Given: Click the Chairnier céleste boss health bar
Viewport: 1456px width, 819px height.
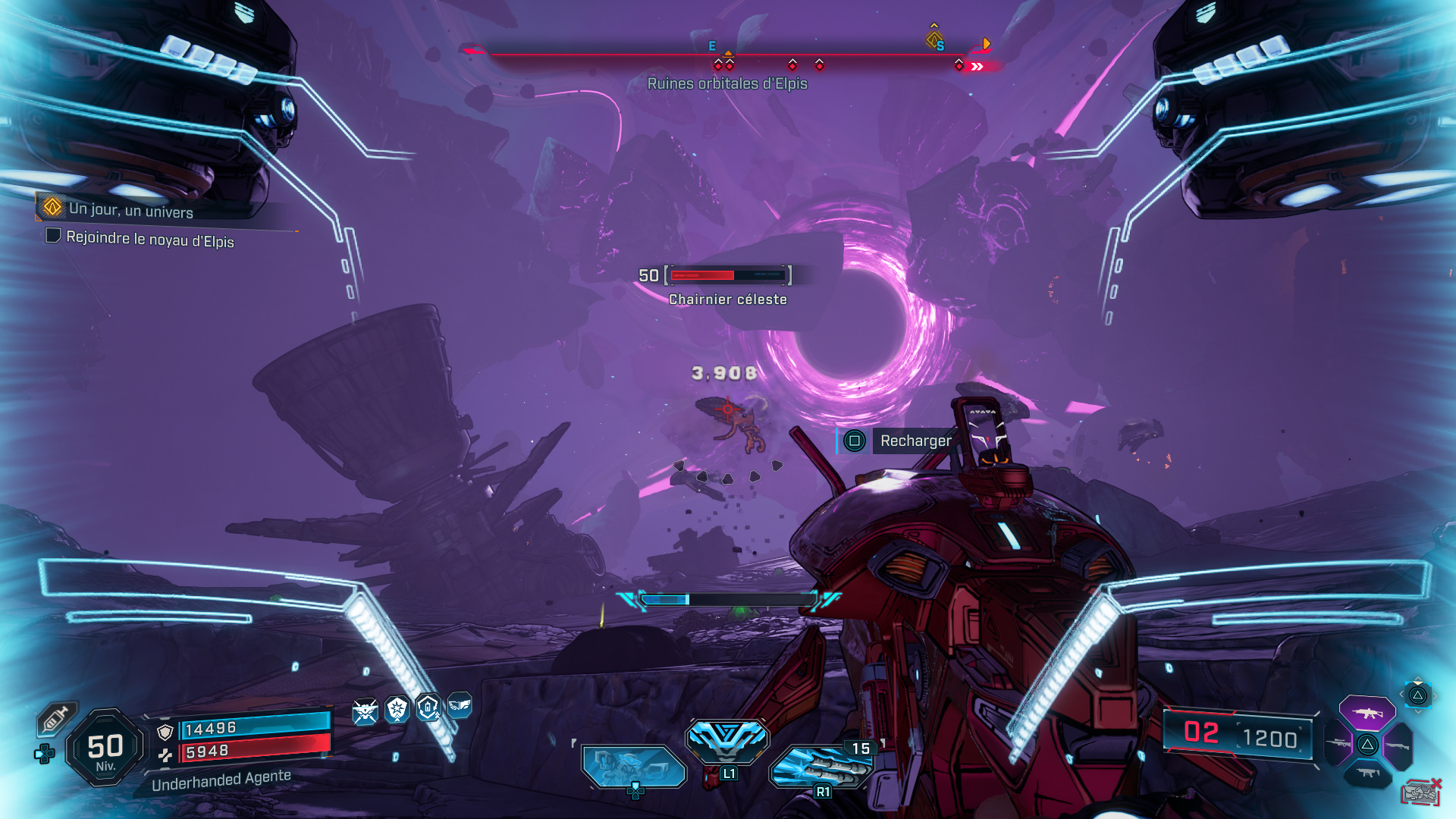Looking at the screenshot, I should (x=728, y=275).
